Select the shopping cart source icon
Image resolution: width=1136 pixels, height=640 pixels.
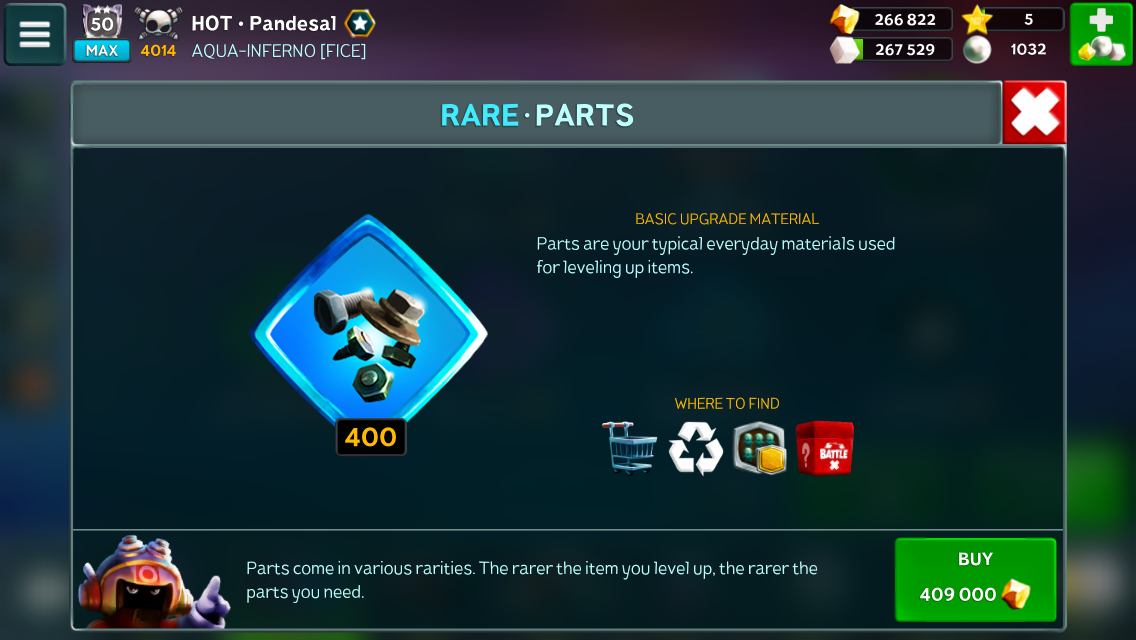coord(629,447)
